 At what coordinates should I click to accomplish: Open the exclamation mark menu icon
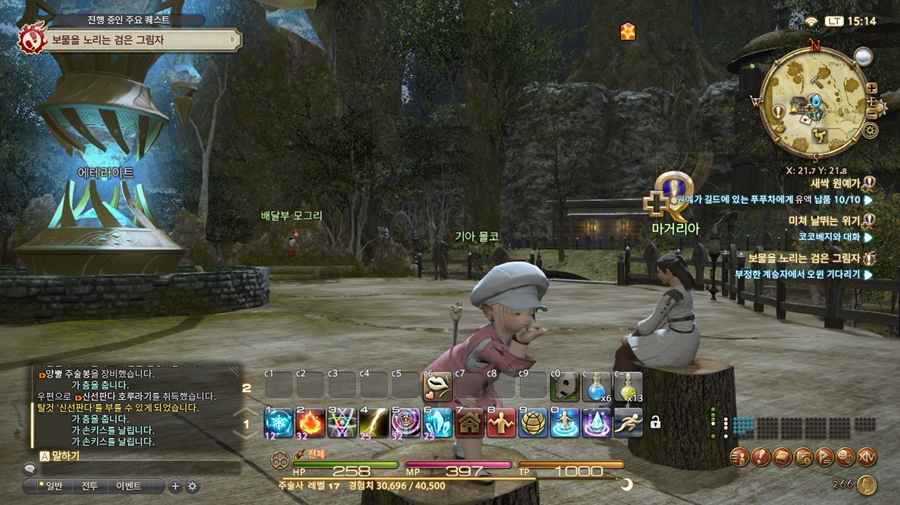[762, 457]
